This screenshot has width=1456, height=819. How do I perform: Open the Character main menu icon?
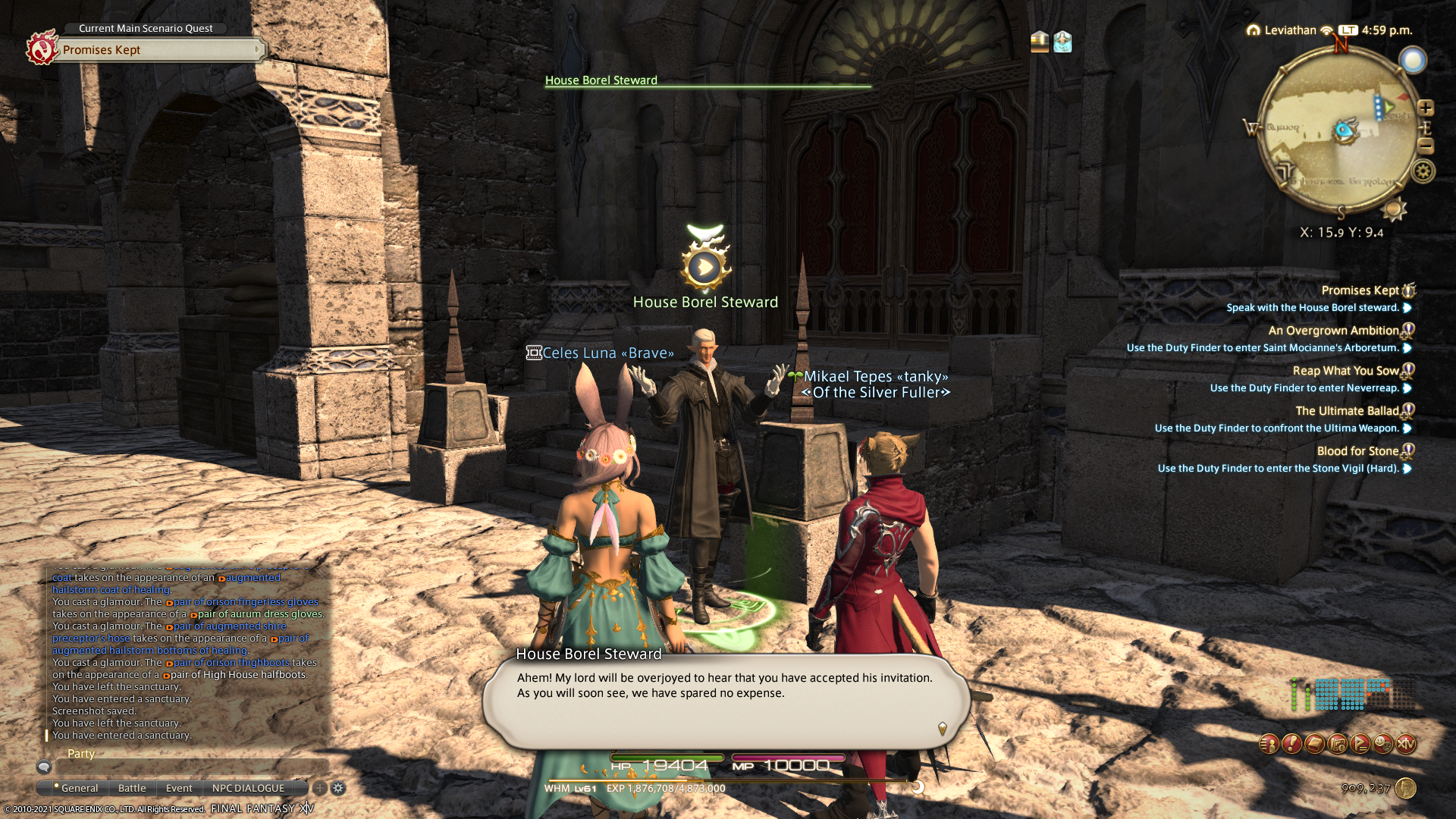tap(1269, 744)
